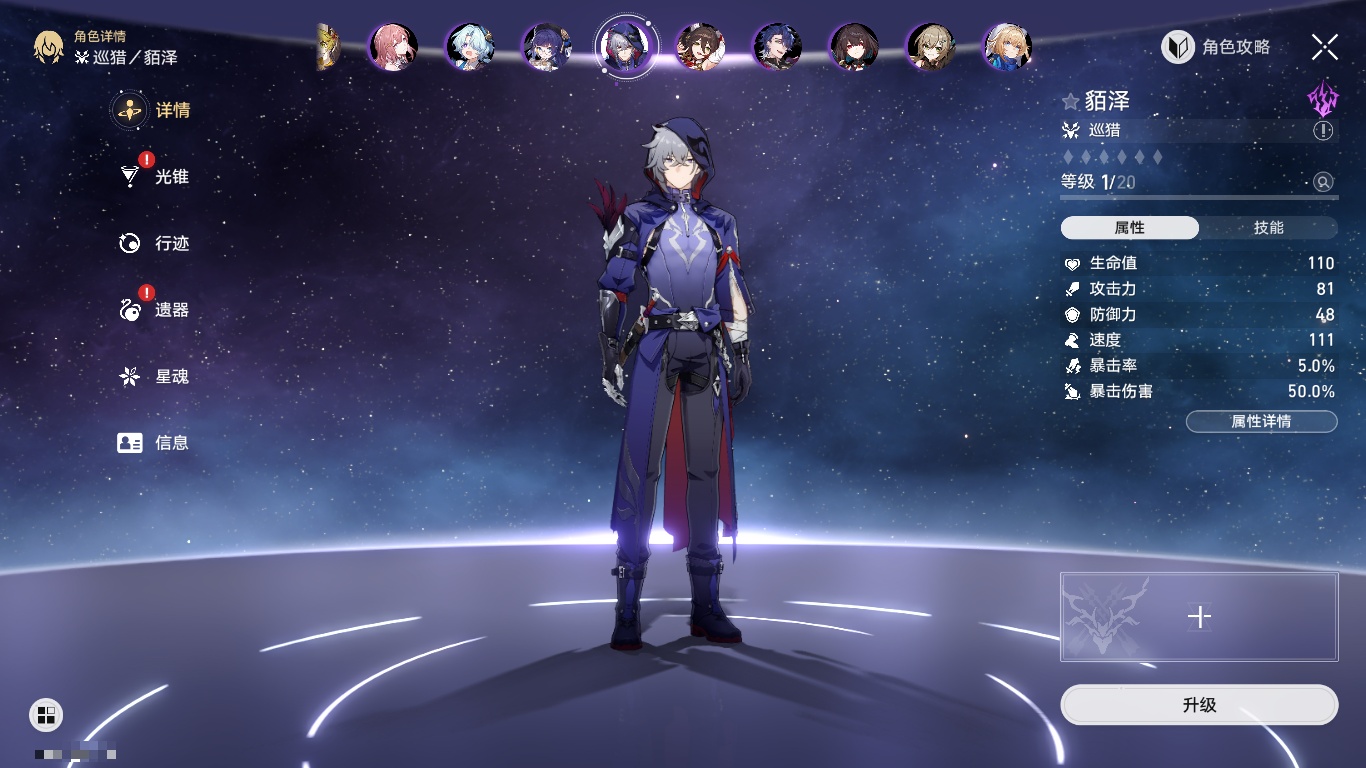Close the character details screen
This screenshot has width=1366, height=768.
point(1325,47)
